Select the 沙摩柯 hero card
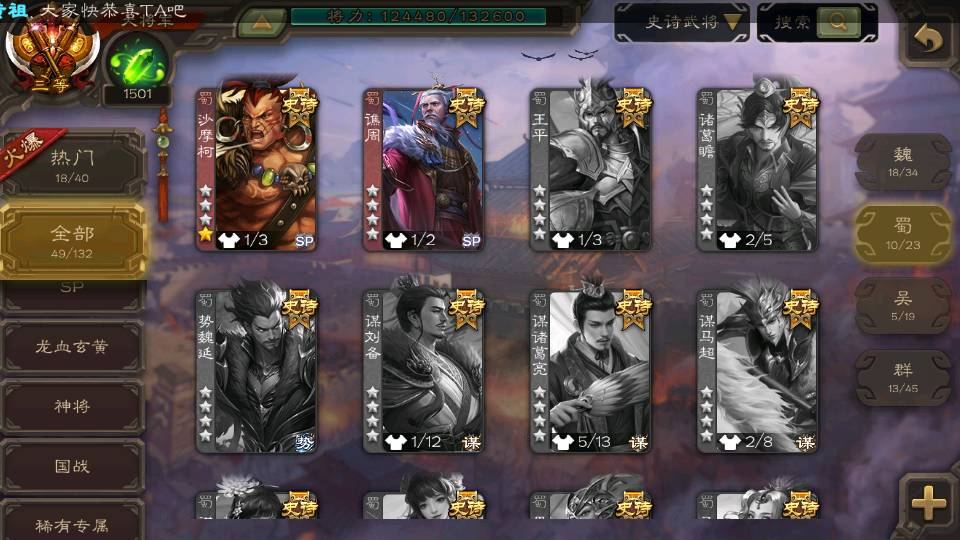 (256, 168)
